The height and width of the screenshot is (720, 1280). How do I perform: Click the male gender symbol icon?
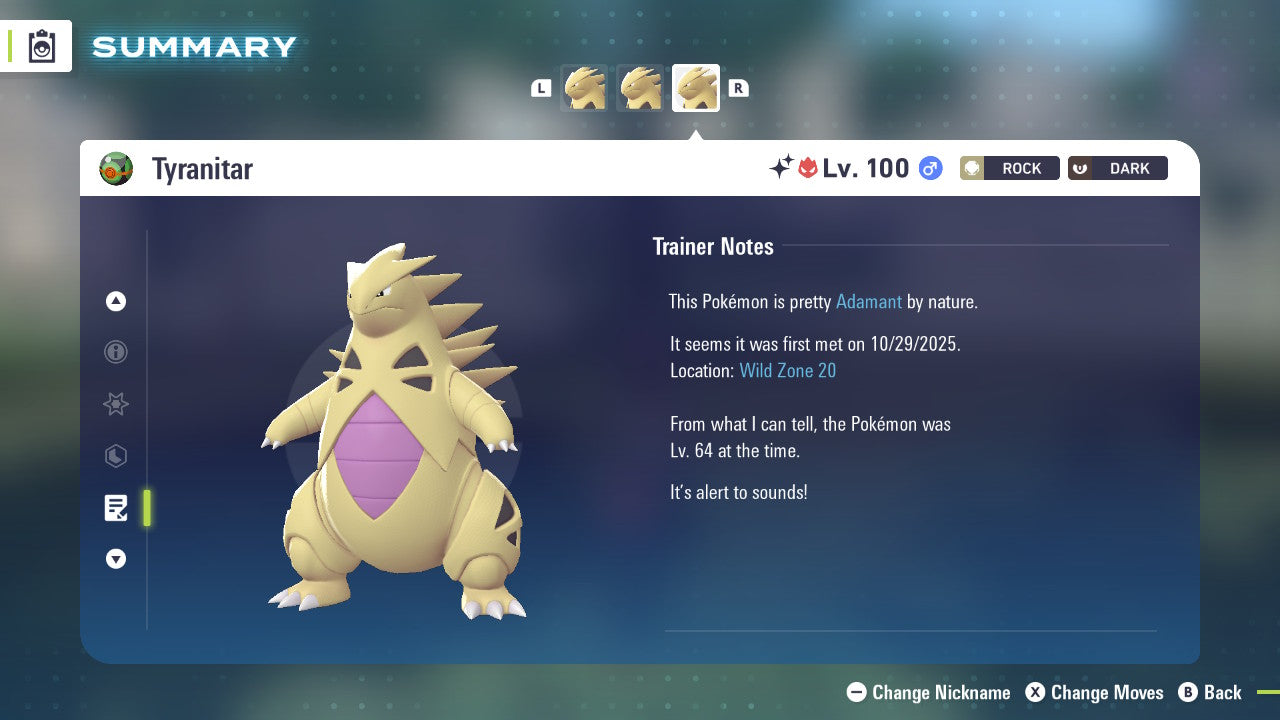tap(928, 168)
